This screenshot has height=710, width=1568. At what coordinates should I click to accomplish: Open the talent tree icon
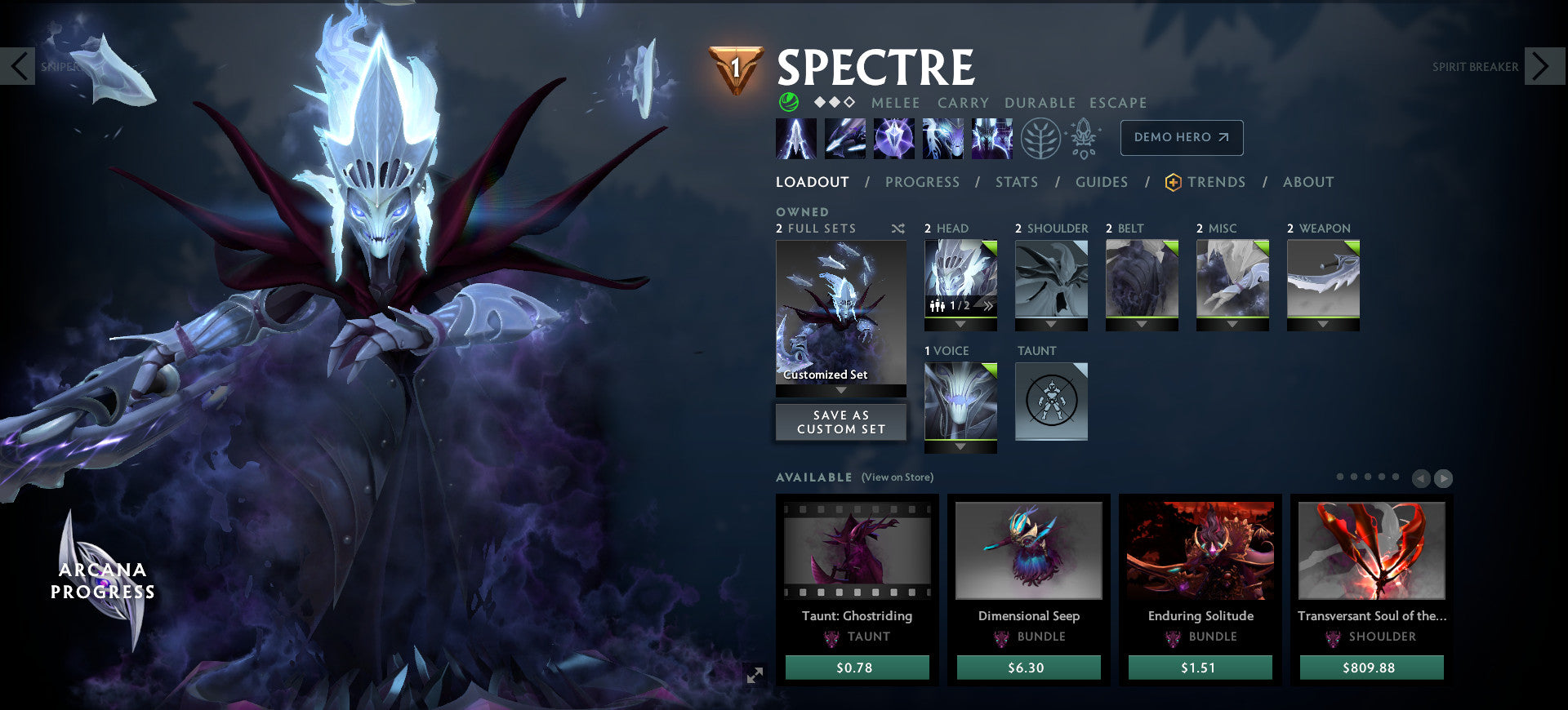coord(1039,138)
